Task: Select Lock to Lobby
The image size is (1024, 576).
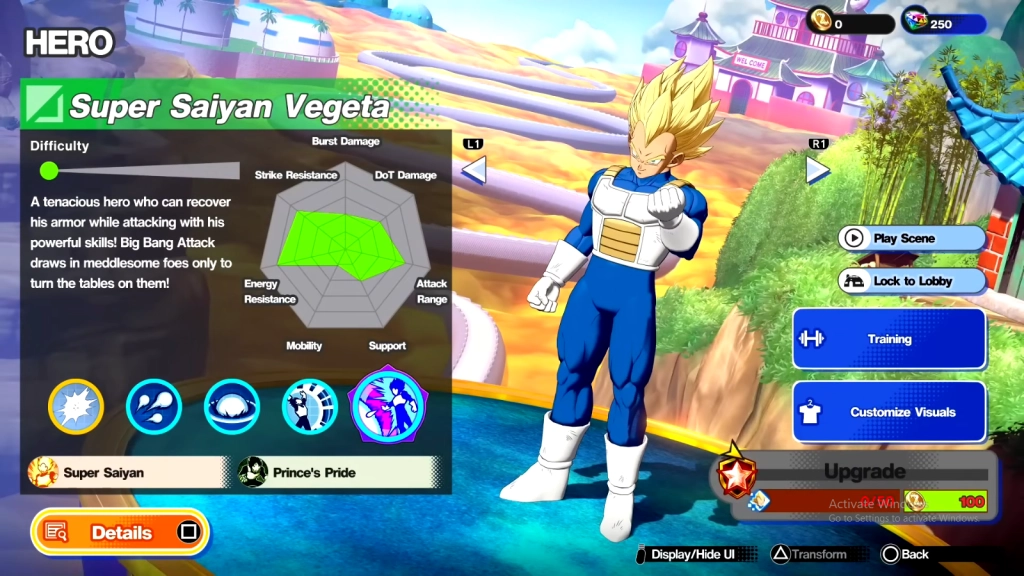Action: click(912, 281)
